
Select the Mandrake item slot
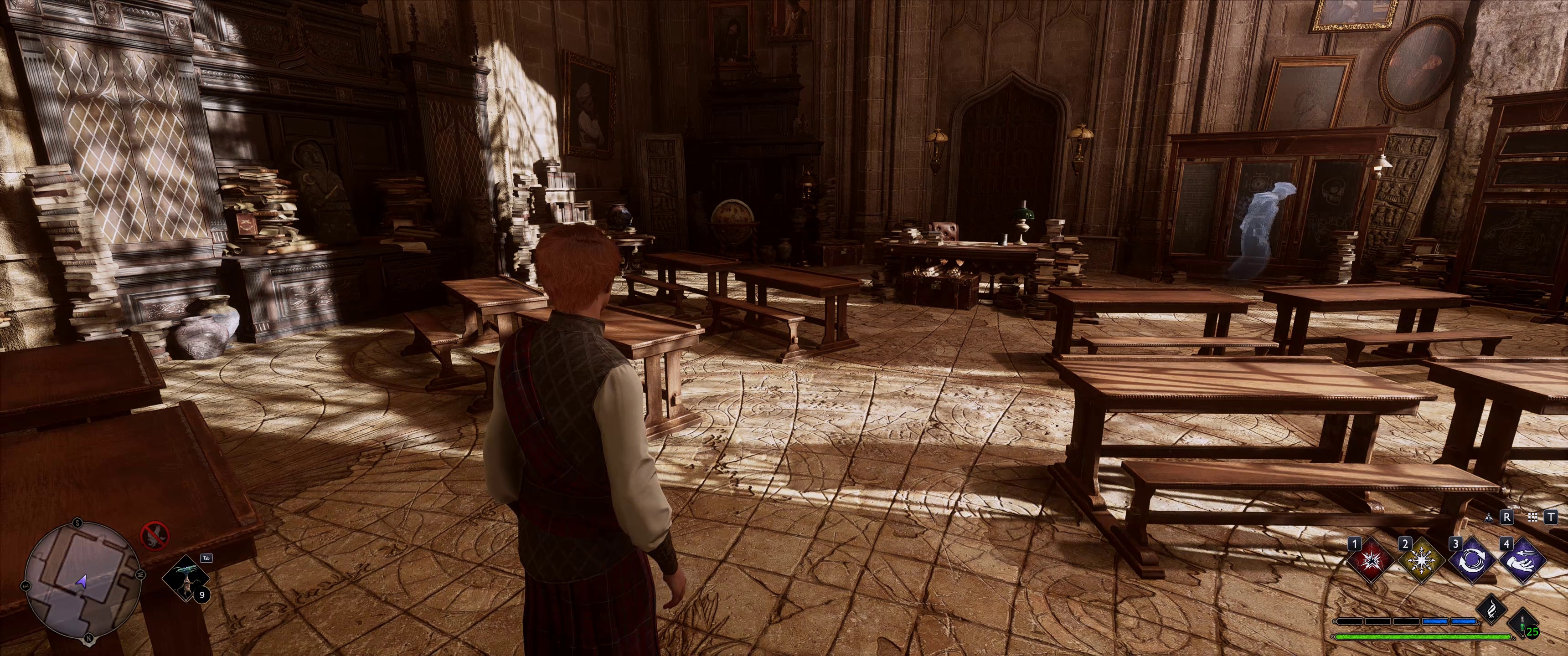pos(186,578)
